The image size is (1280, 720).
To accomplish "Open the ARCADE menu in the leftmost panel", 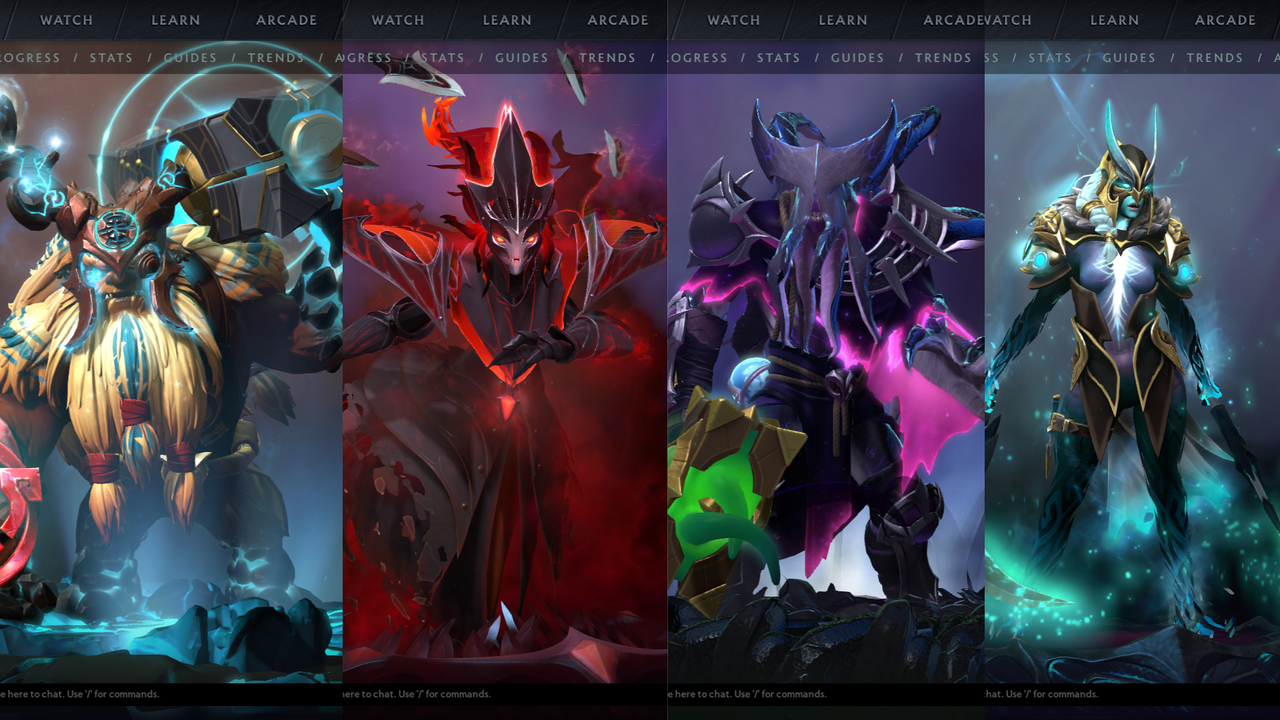I will click(287, 20).
